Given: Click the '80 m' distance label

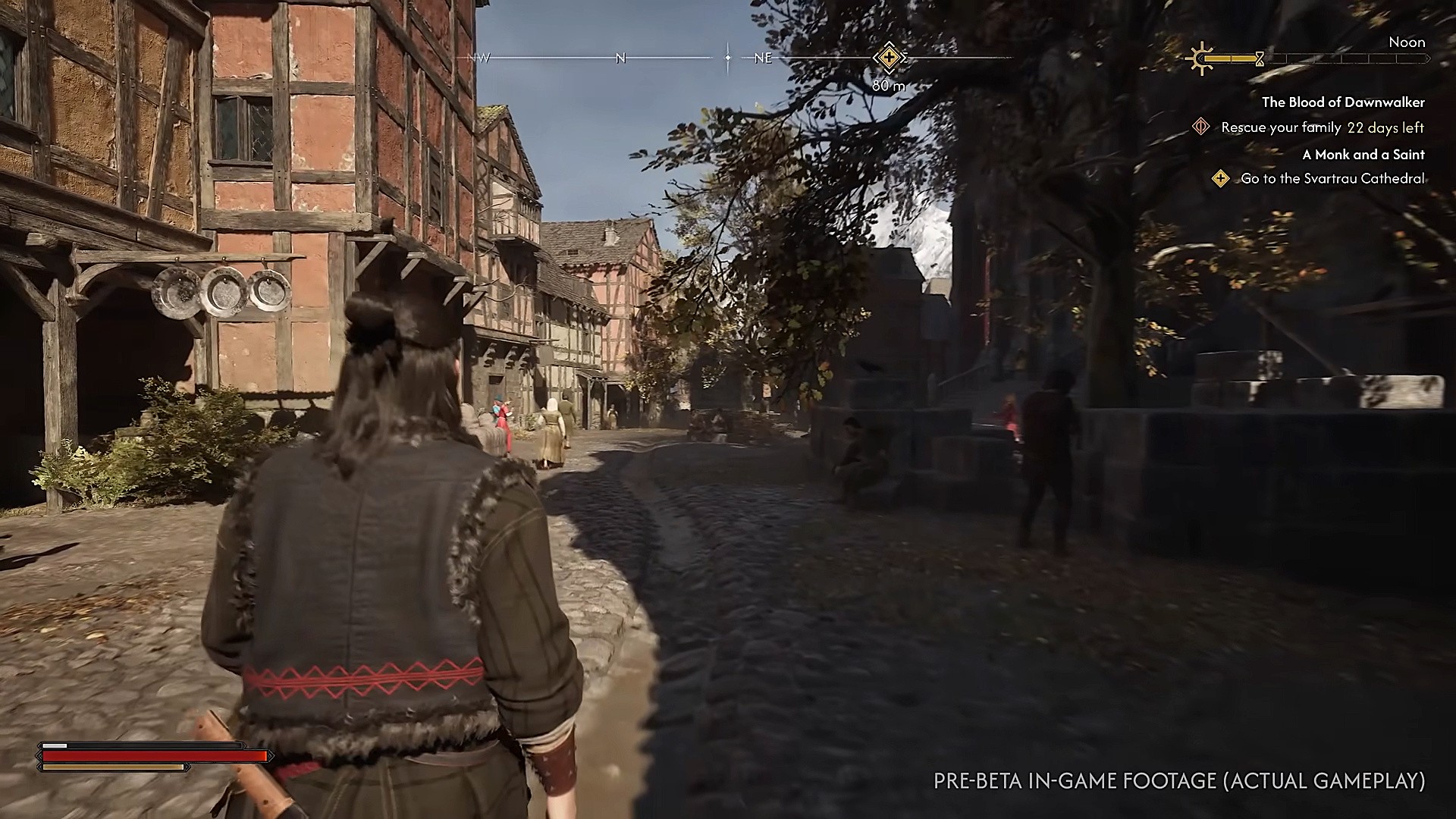Looking at the screenshot, I should (x=888, y=84).
